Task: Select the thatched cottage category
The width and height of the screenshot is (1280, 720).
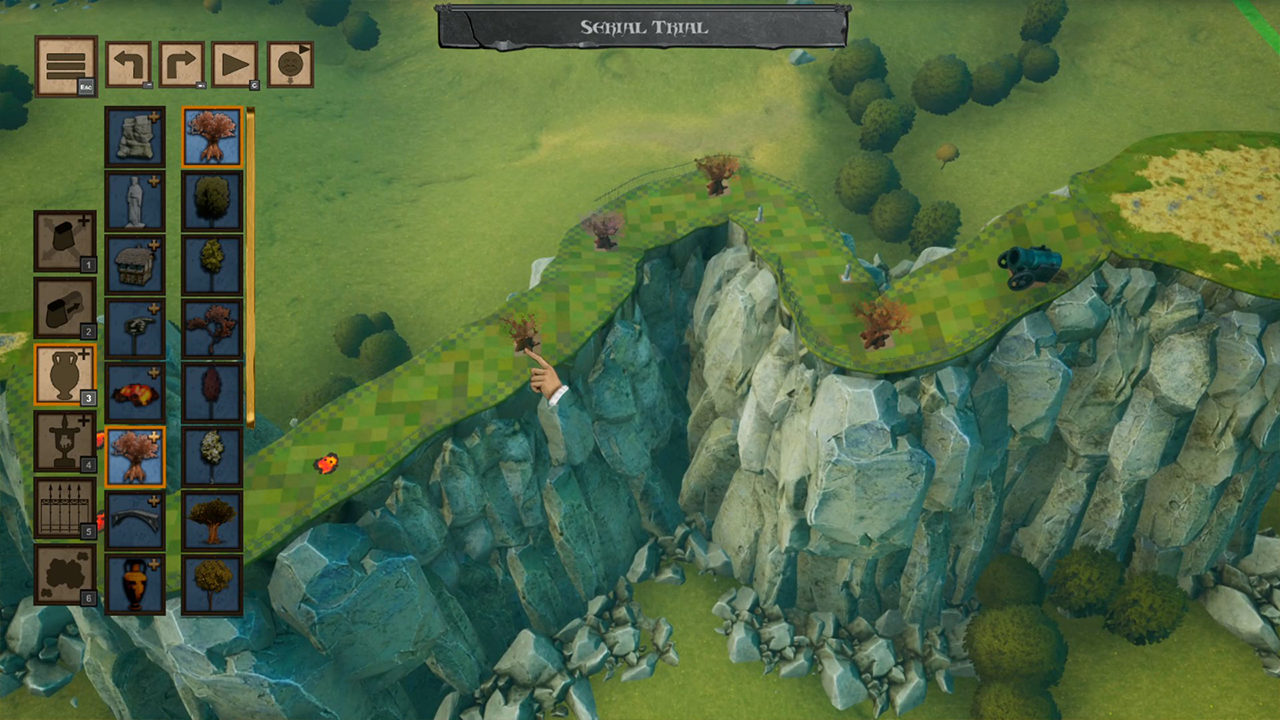Action: 135,265
